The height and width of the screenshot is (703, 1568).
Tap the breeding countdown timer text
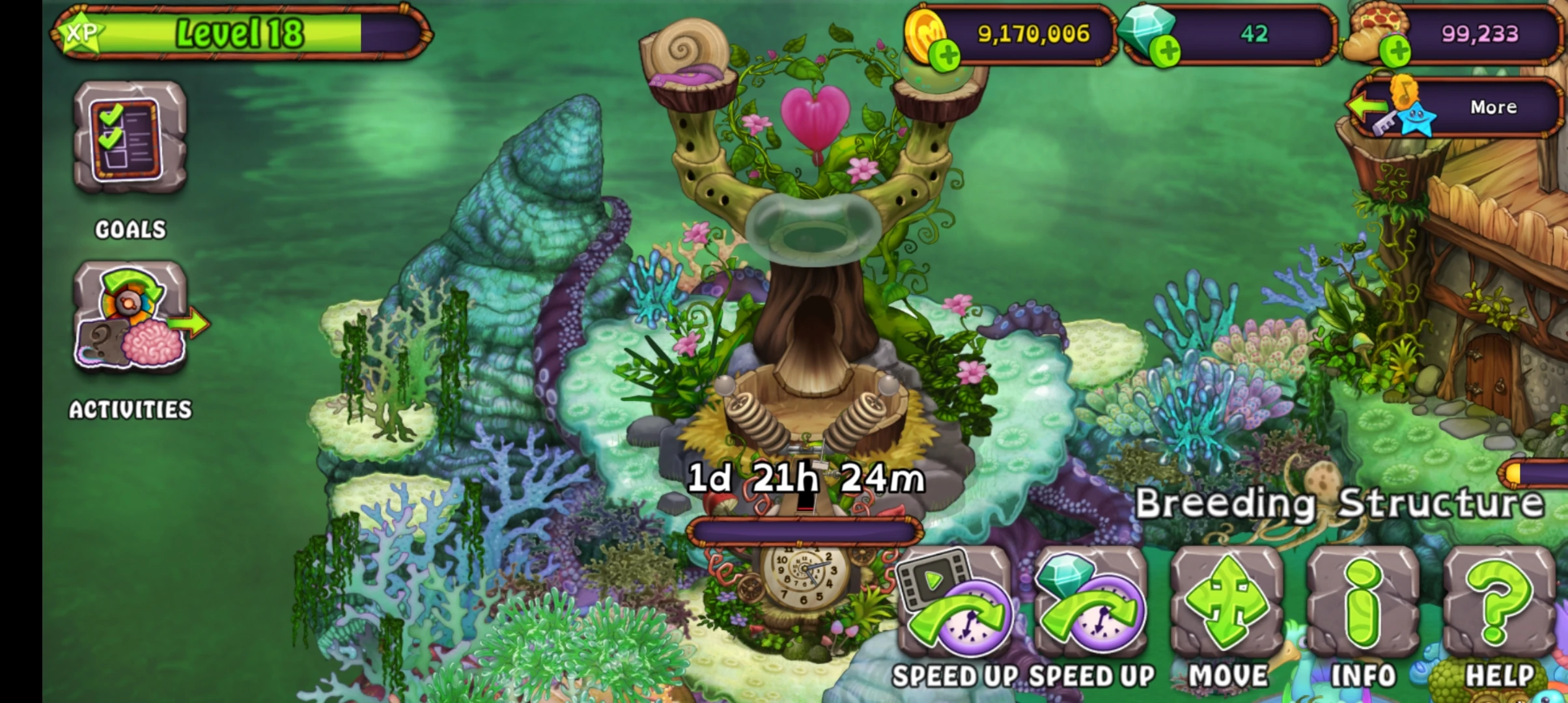click(804, 477)
